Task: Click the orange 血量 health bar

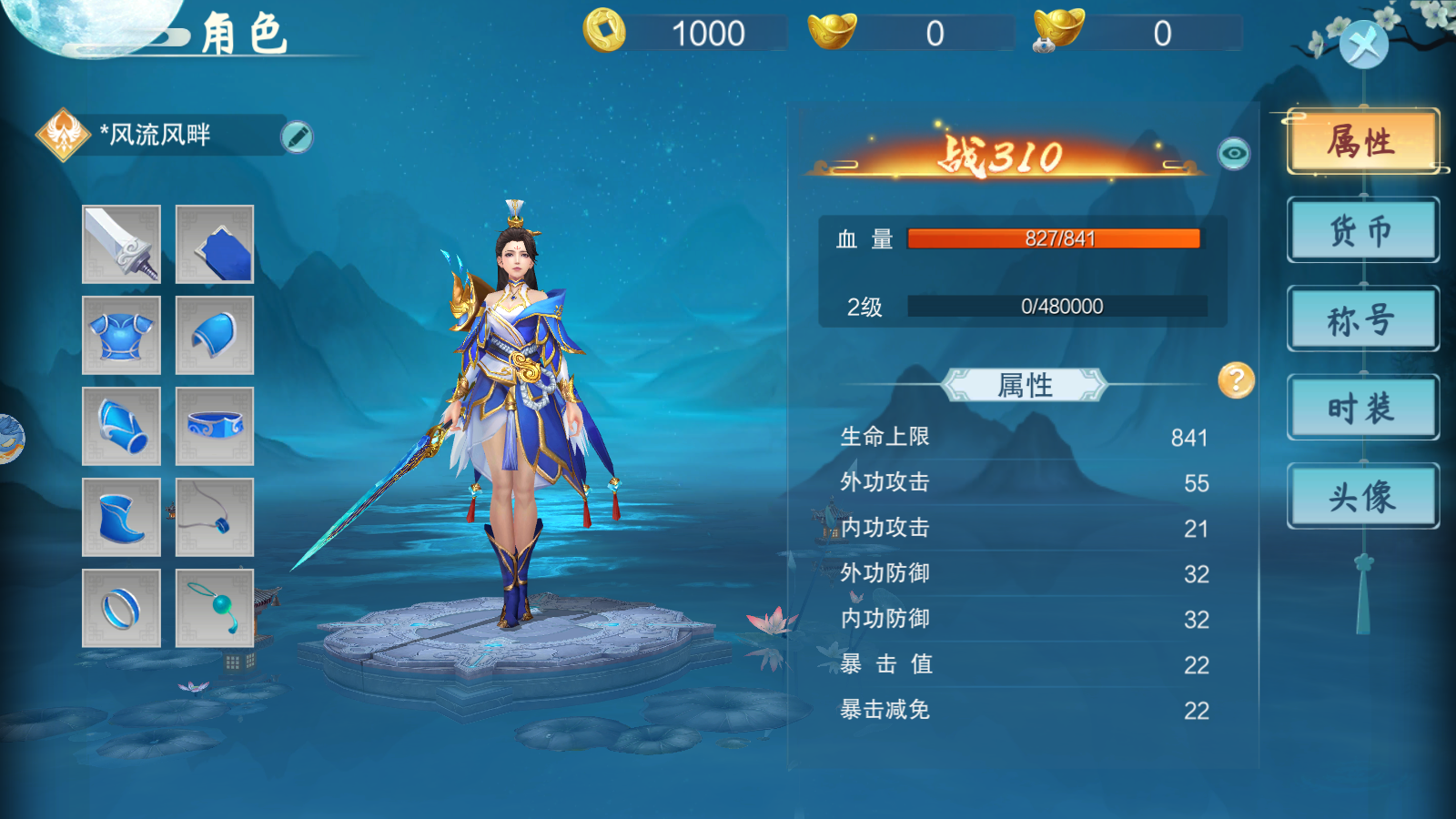Action: click(x=1056, y=239)
